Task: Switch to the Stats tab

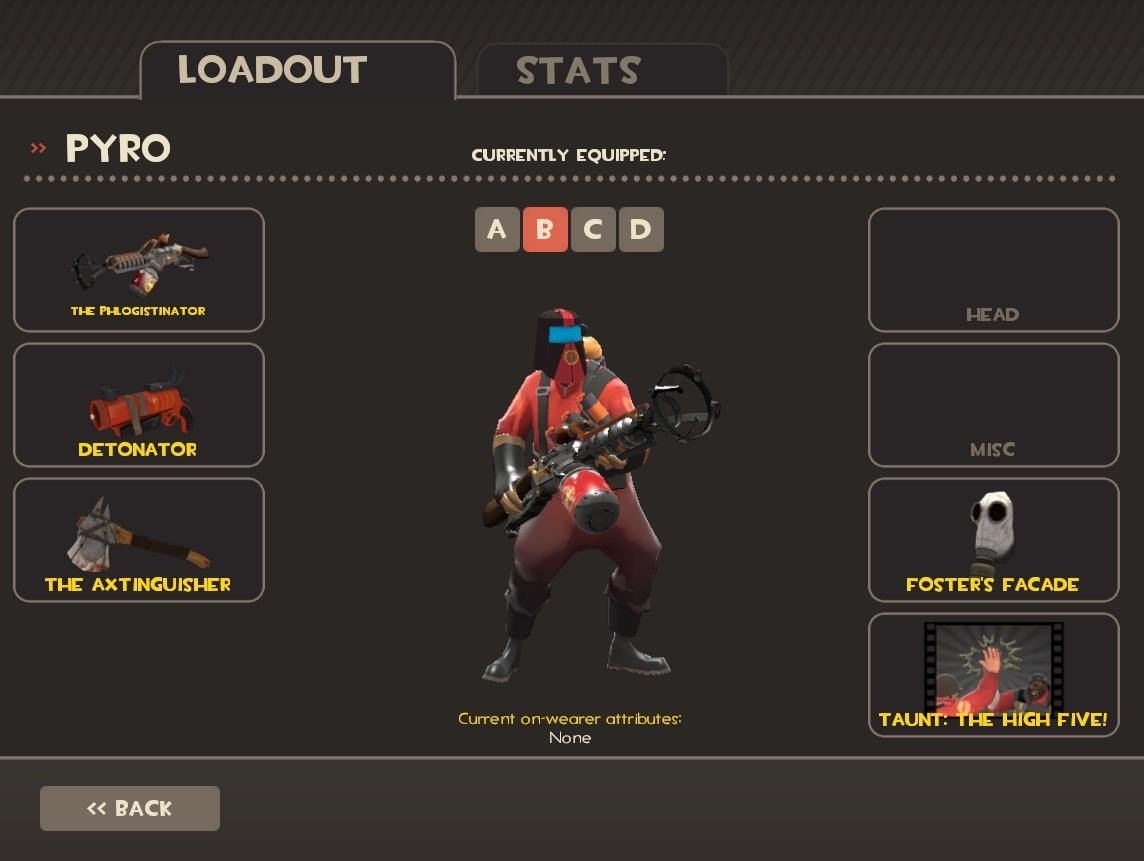Action: tap(602, 70)
